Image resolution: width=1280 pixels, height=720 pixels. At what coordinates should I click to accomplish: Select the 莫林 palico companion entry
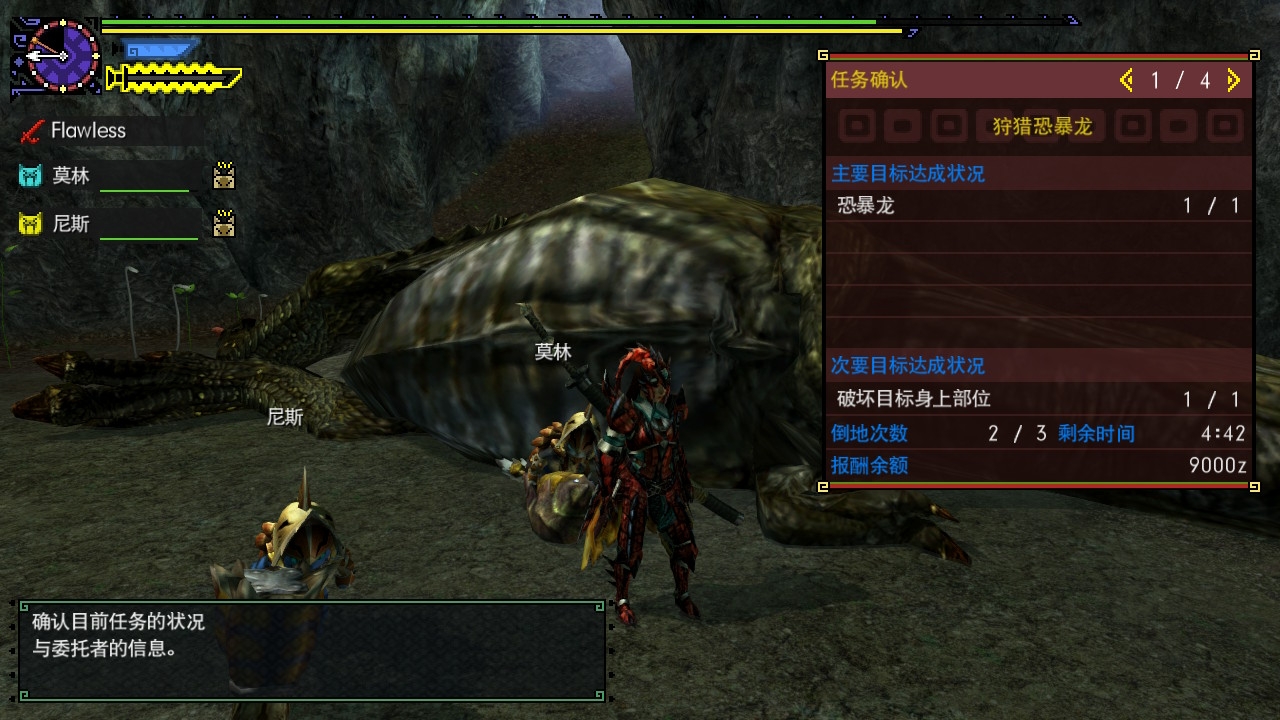pyautogui.click(x=72, y=176)
